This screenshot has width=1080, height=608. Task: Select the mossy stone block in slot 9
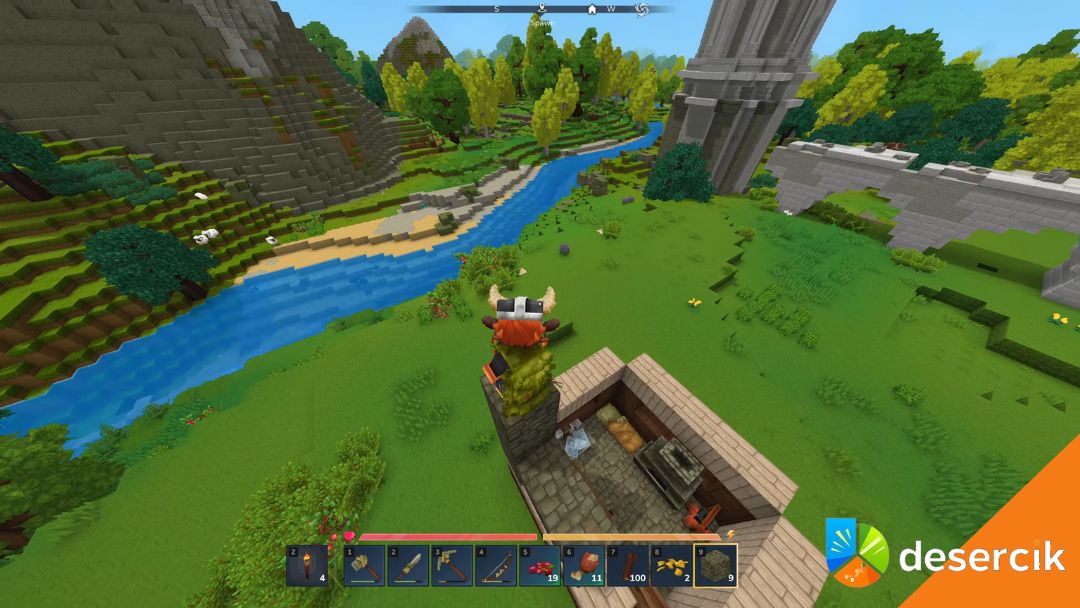(716, 565)
